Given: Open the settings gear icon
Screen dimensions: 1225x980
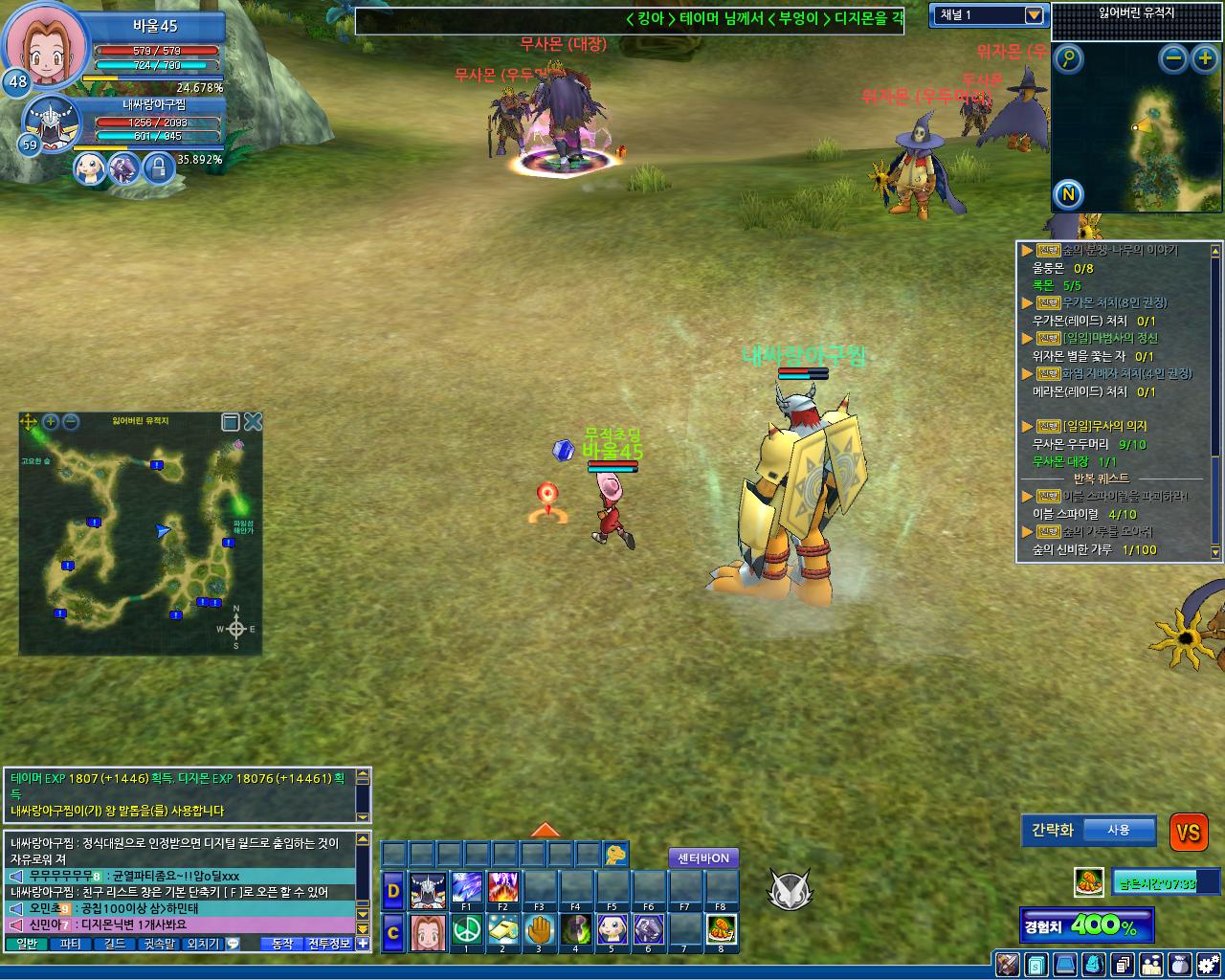Looking at the screenshot, I should (1209, 964).
